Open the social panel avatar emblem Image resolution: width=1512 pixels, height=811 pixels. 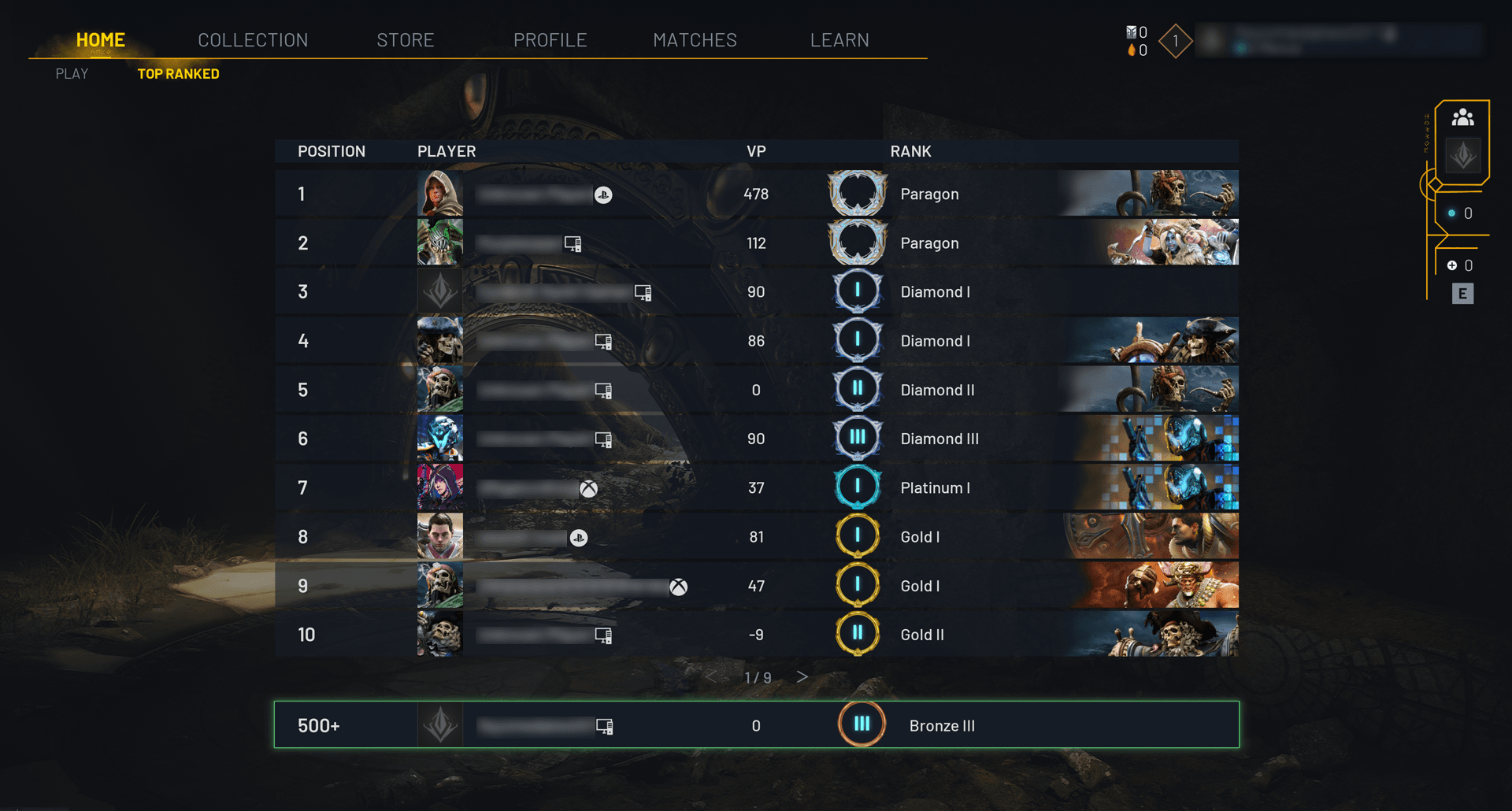tap(1462, 155)
